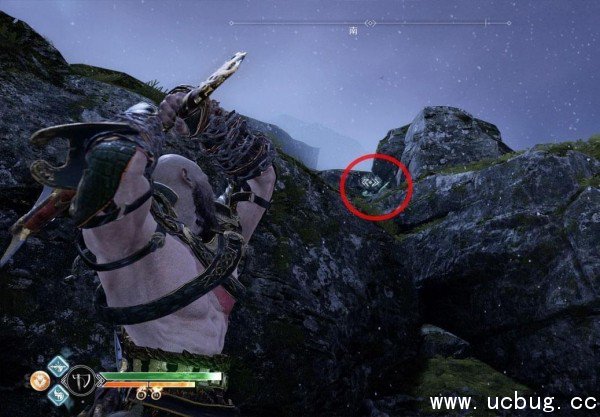
Task: Use the orange circular talisman icon
Action: (40, 381)
